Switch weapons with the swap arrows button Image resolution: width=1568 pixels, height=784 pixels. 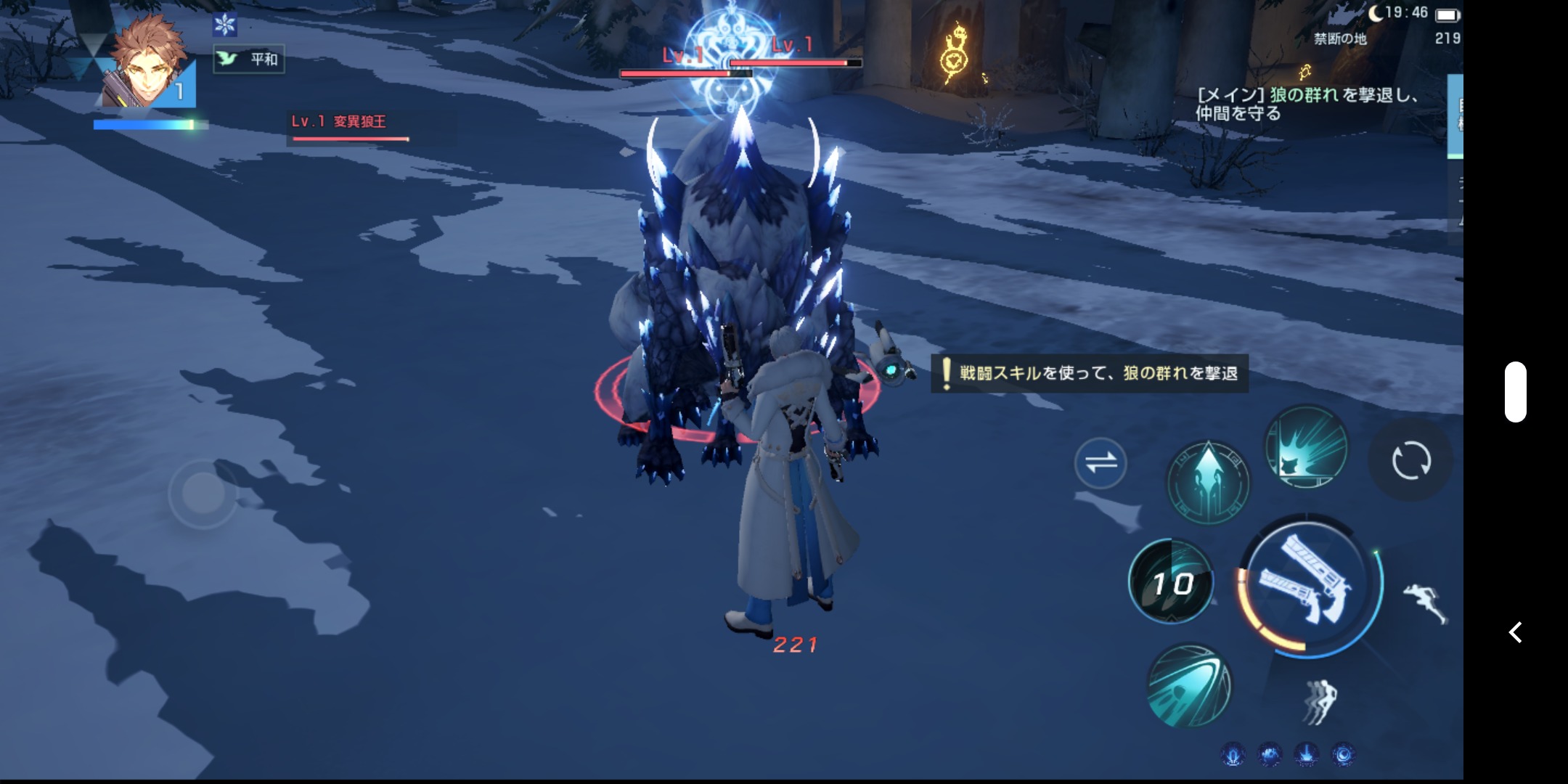pyautogui.click(x=1101, y=462)
